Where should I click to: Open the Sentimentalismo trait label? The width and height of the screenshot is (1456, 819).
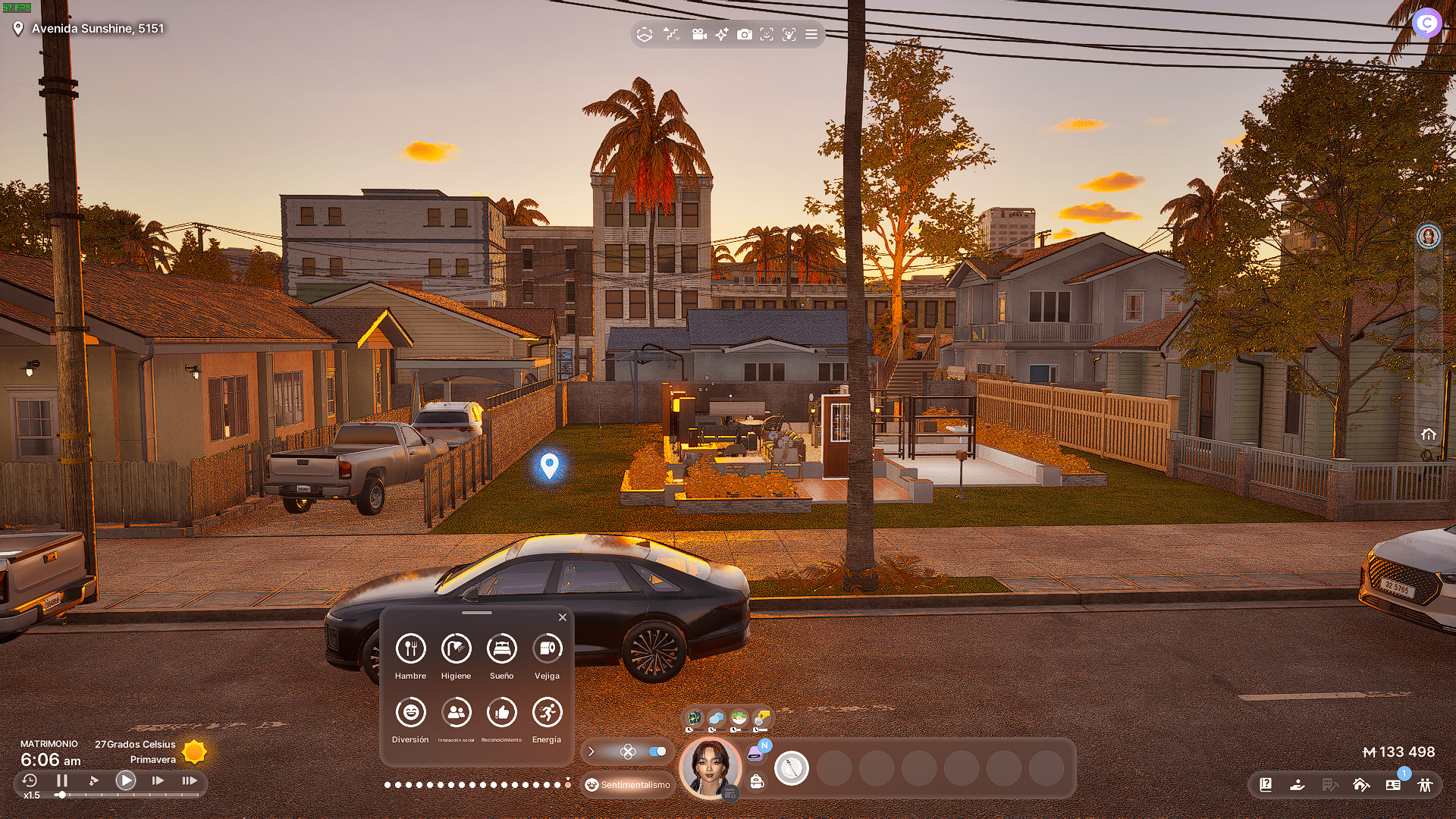[x=628, y=785]
